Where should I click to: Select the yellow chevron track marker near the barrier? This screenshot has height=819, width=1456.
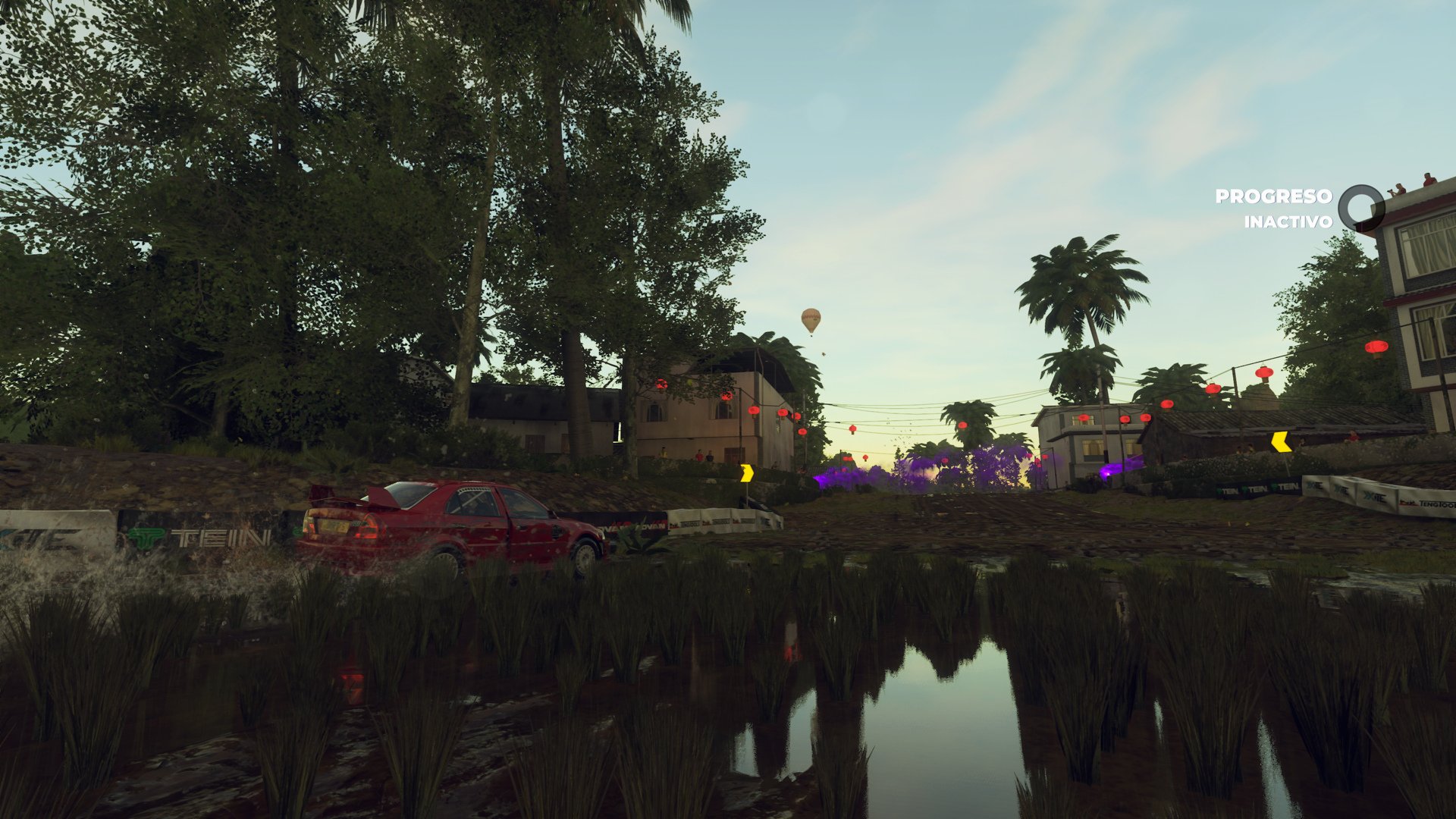[747, 473]
